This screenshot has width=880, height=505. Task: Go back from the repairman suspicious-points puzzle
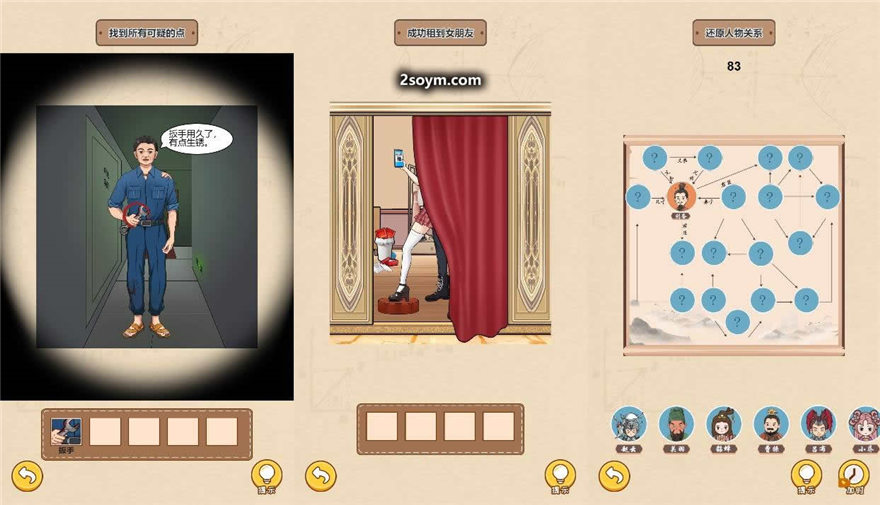(x=27, y=476)
